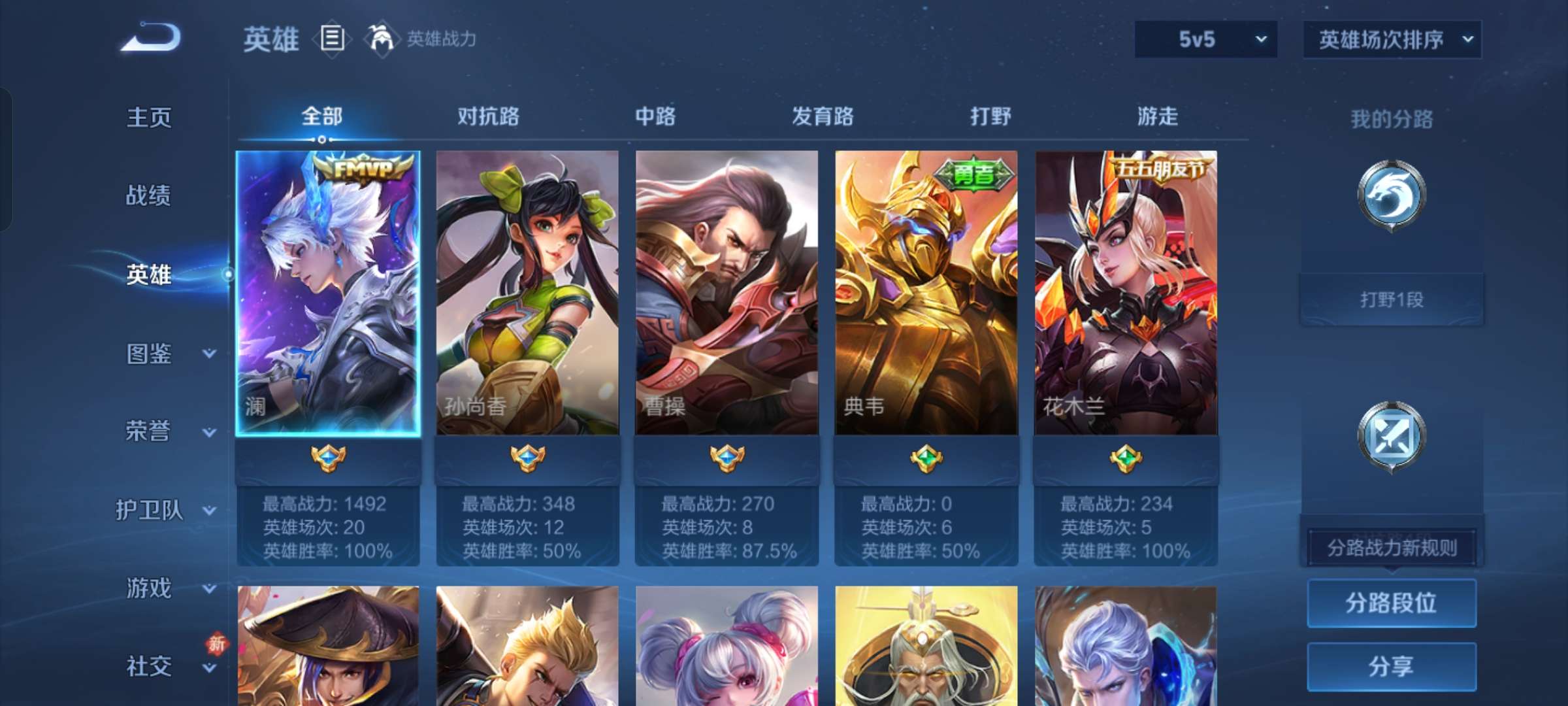Click the 英雄战力 crest icon

point(379,39)
